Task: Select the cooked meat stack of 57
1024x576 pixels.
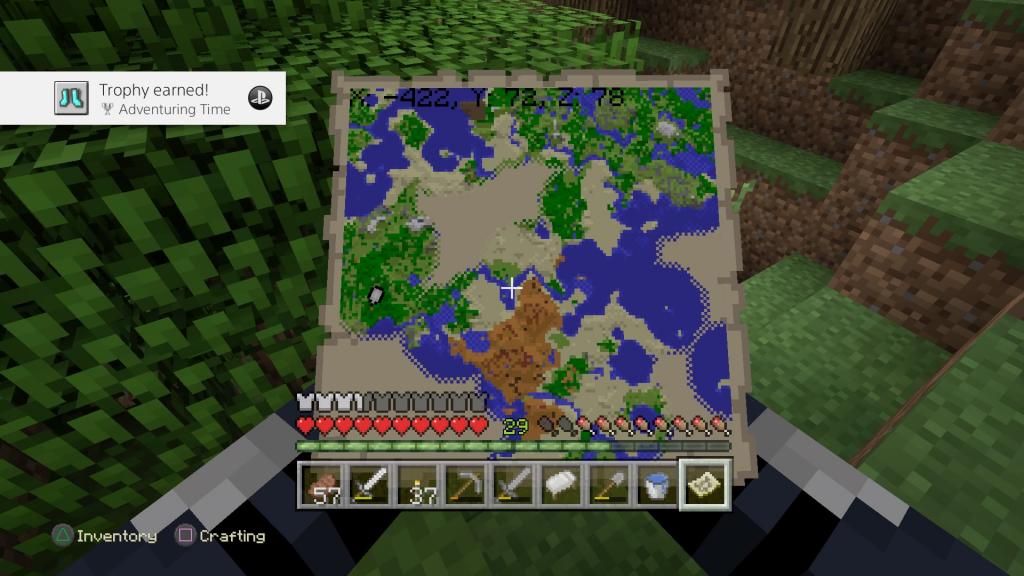Action: coord(321,486)
